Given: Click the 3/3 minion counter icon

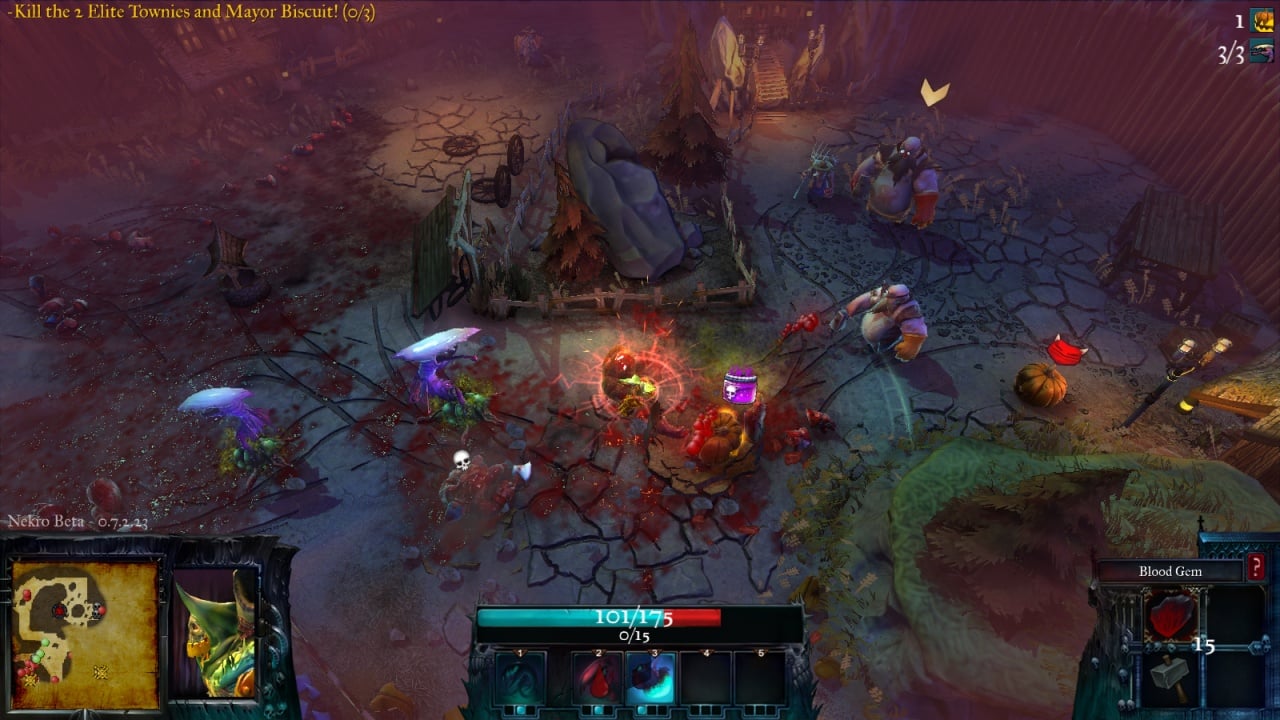Looking at the screenshot, I should (x=1262, y=52).
